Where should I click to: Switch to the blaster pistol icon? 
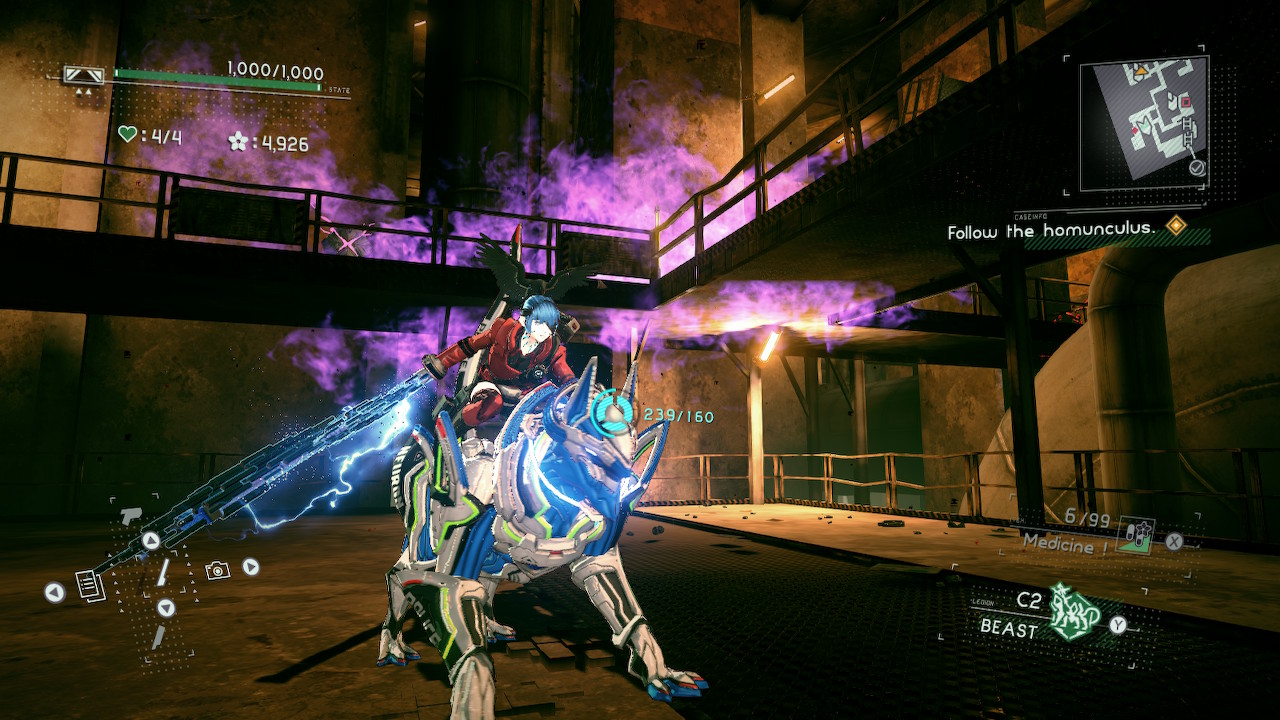coord(130,516)
